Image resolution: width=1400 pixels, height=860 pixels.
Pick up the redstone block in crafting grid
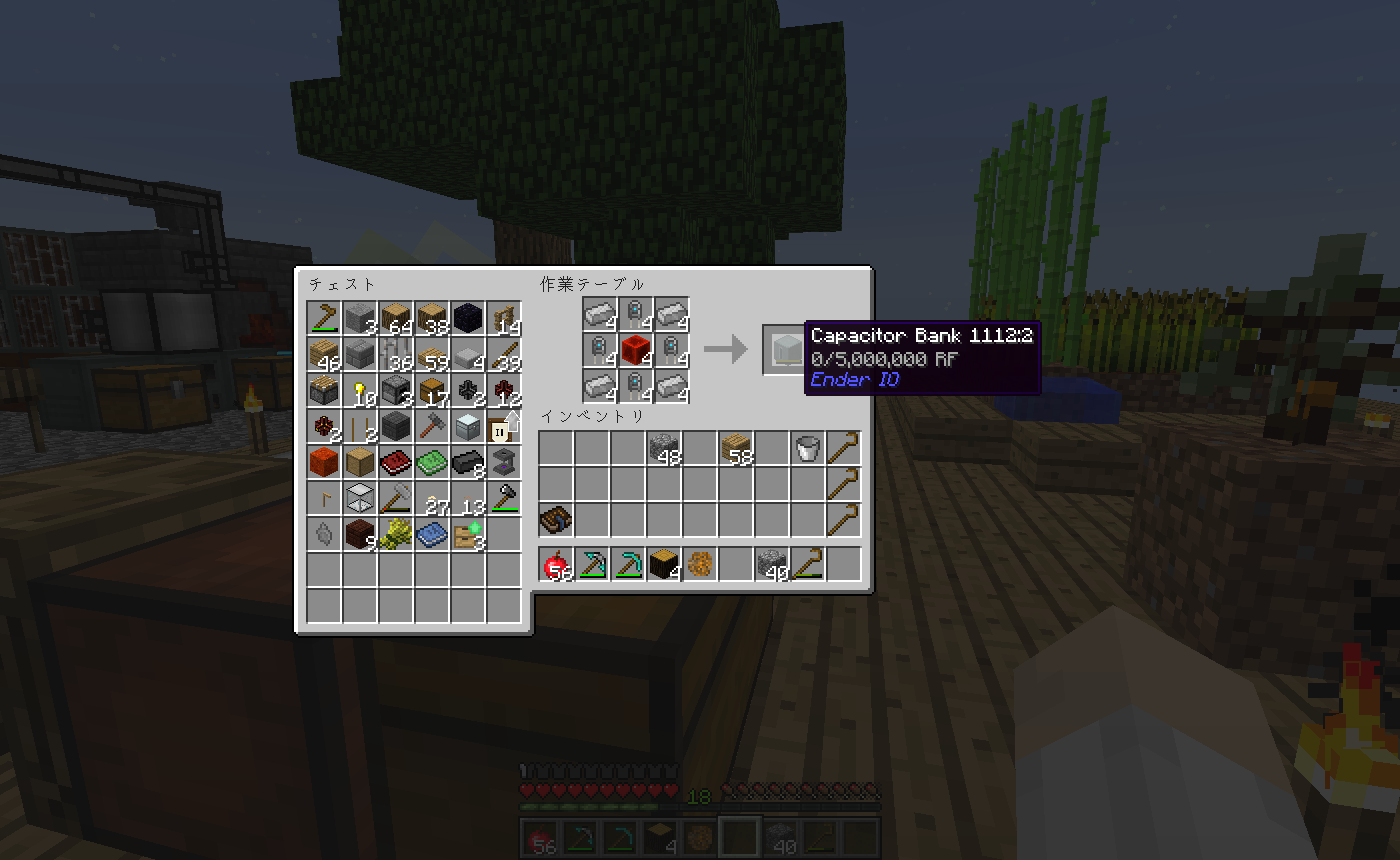pyautogui.click(x=635, y=351)
